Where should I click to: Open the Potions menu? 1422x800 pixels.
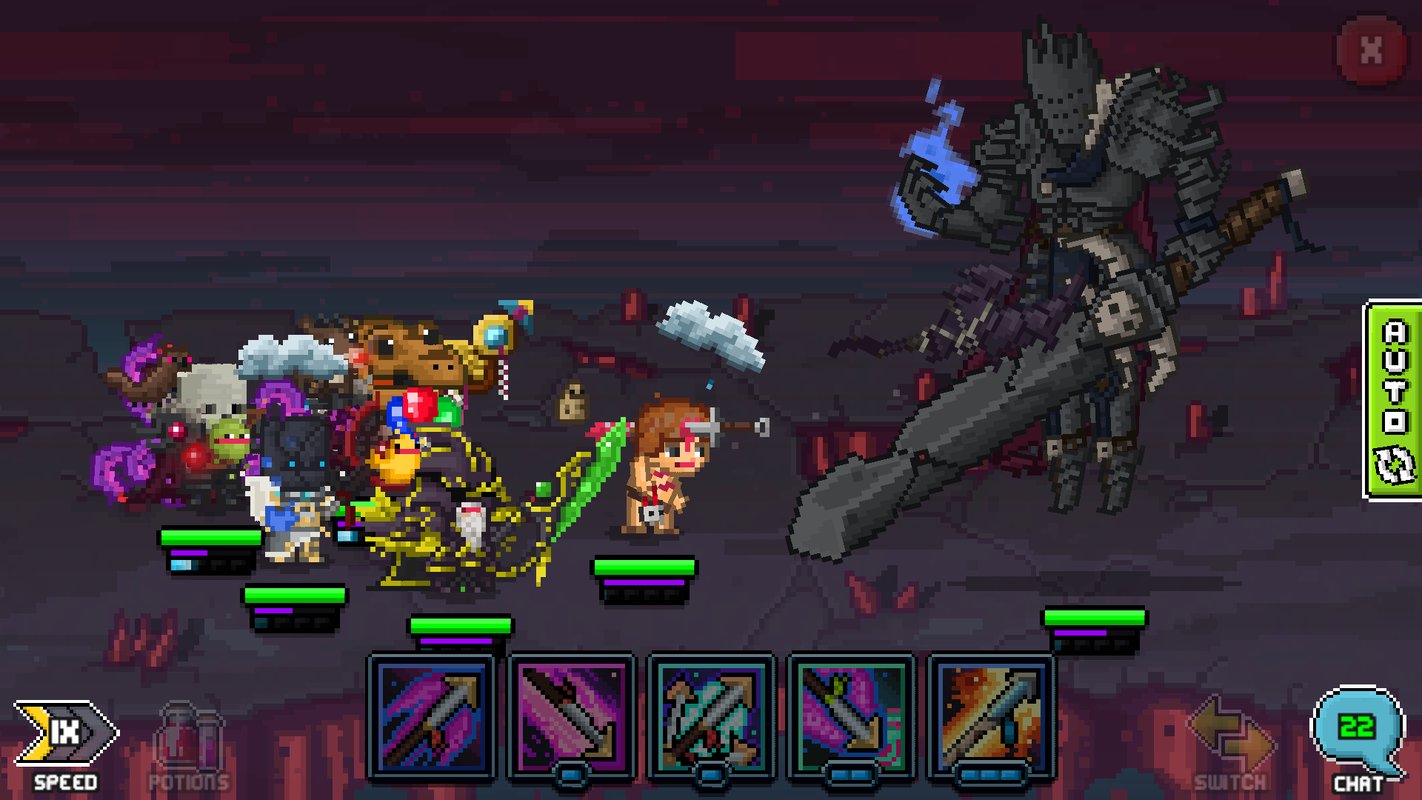pos(189,745)
